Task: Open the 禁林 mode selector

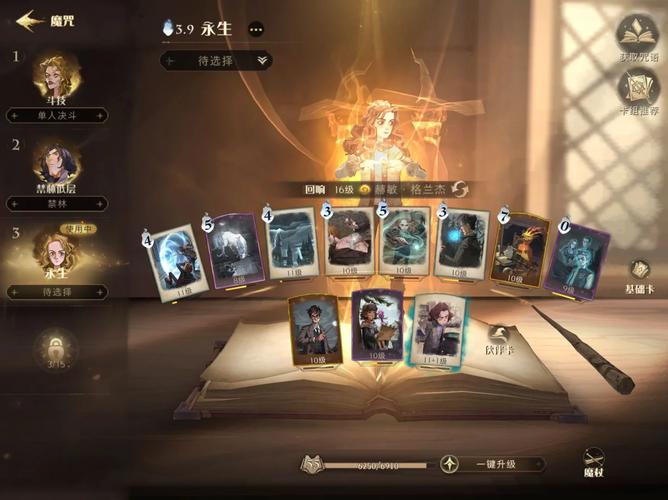Action: click(x=58, y=203)
